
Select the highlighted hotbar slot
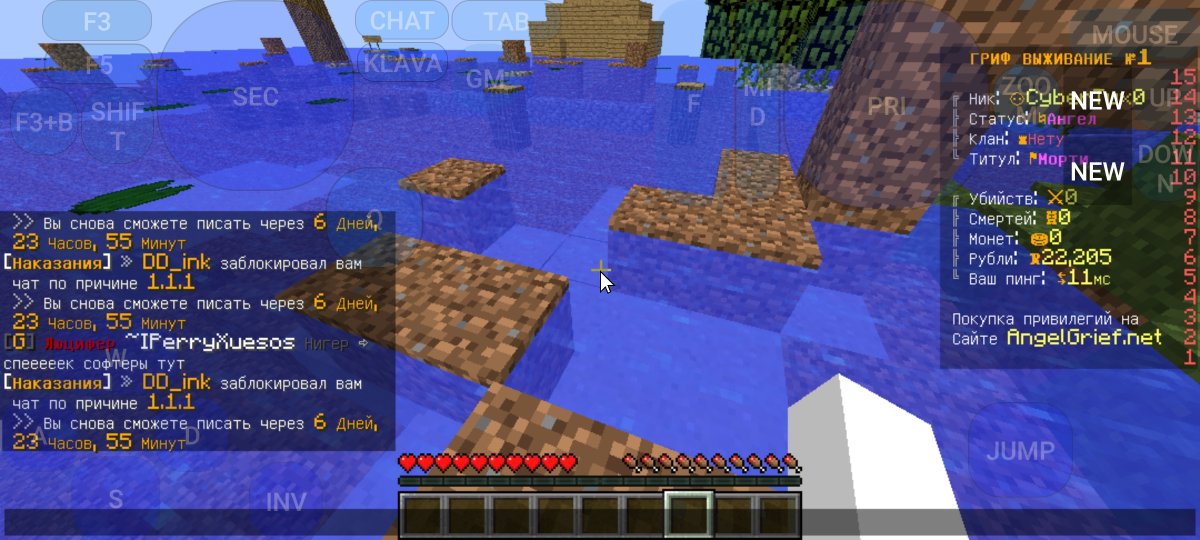coord(689,514)
